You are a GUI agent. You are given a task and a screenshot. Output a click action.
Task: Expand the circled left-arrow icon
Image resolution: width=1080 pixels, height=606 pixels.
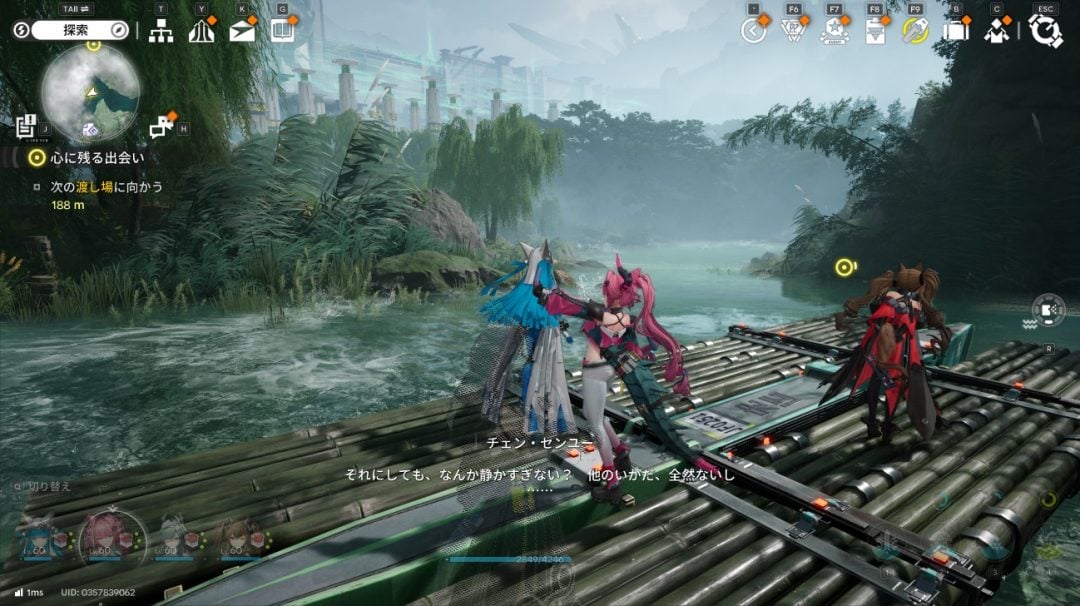pyautogui.click(x=754, y=30)
